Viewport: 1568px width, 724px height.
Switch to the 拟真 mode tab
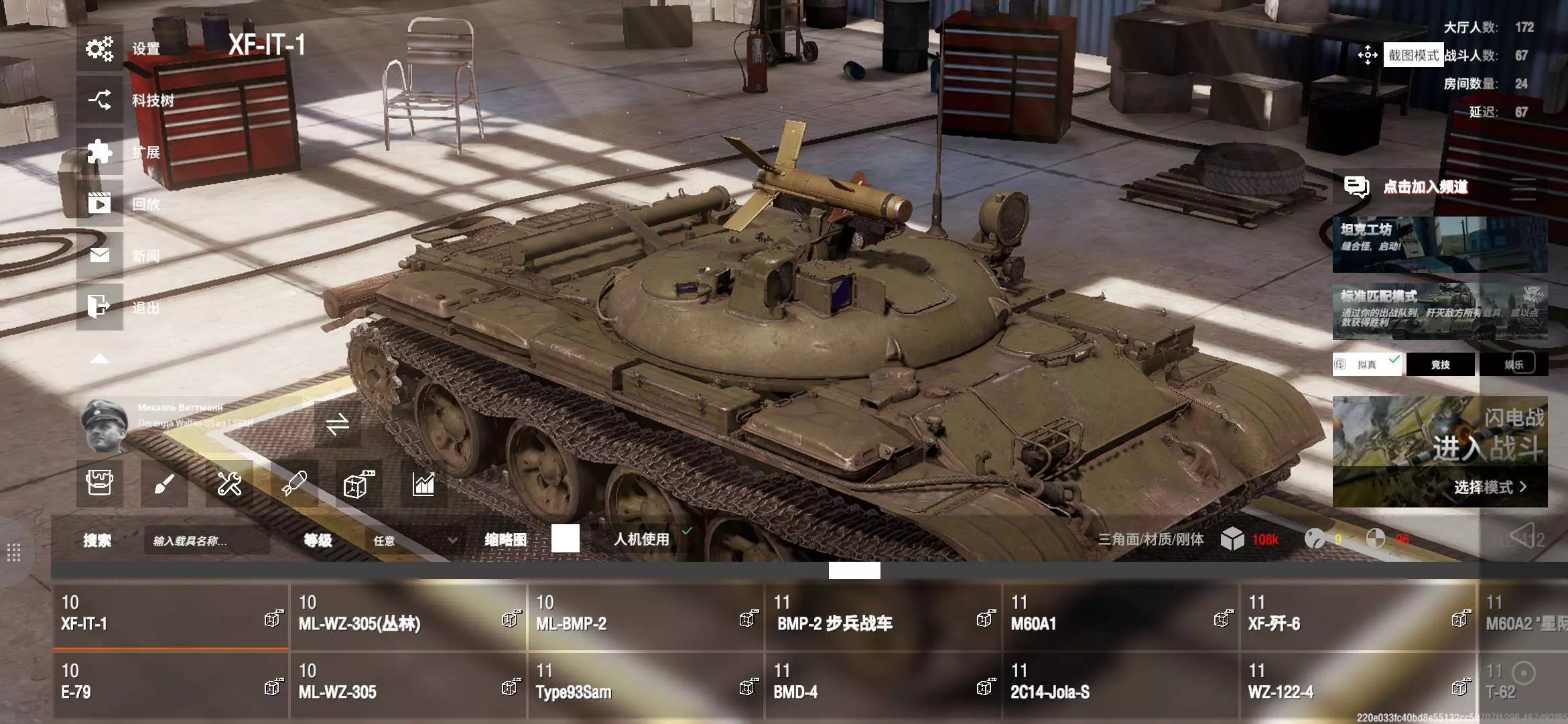1366,364
